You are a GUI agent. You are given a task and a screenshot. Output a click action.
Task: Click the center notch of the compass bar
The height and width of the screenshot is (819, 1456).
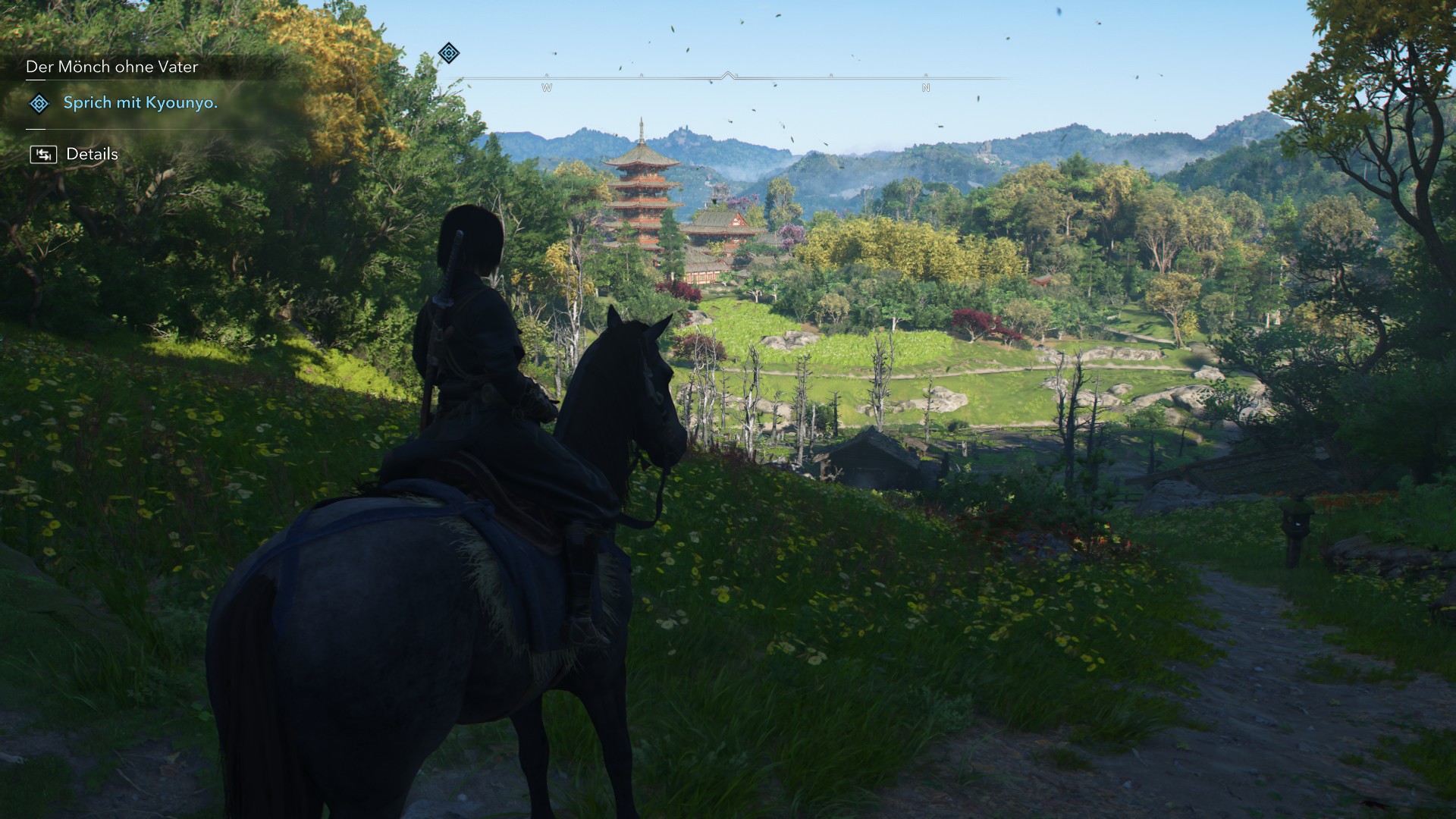click(x=730, y=74)
